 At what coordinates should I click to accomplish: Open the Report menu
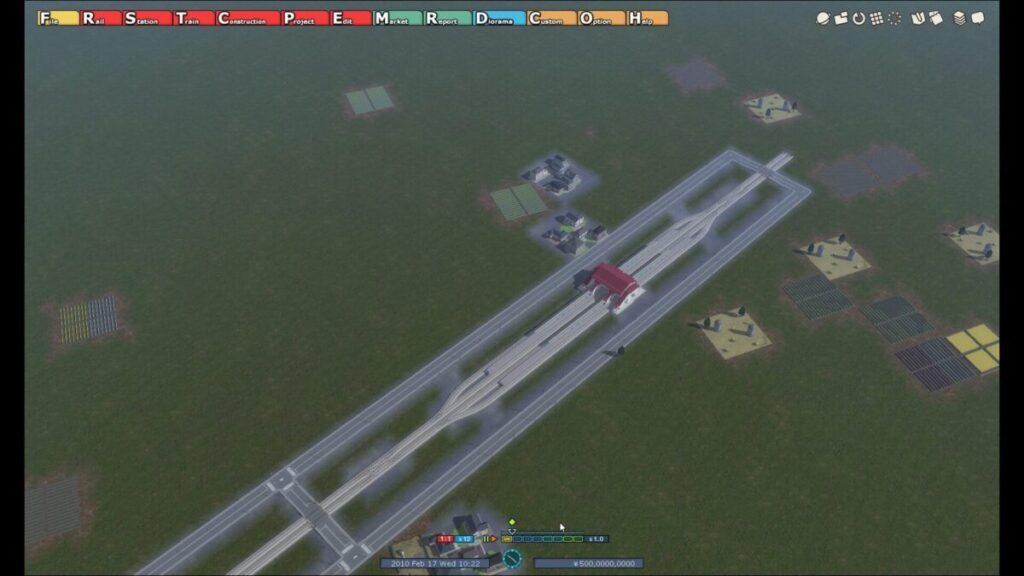point(446,18)
